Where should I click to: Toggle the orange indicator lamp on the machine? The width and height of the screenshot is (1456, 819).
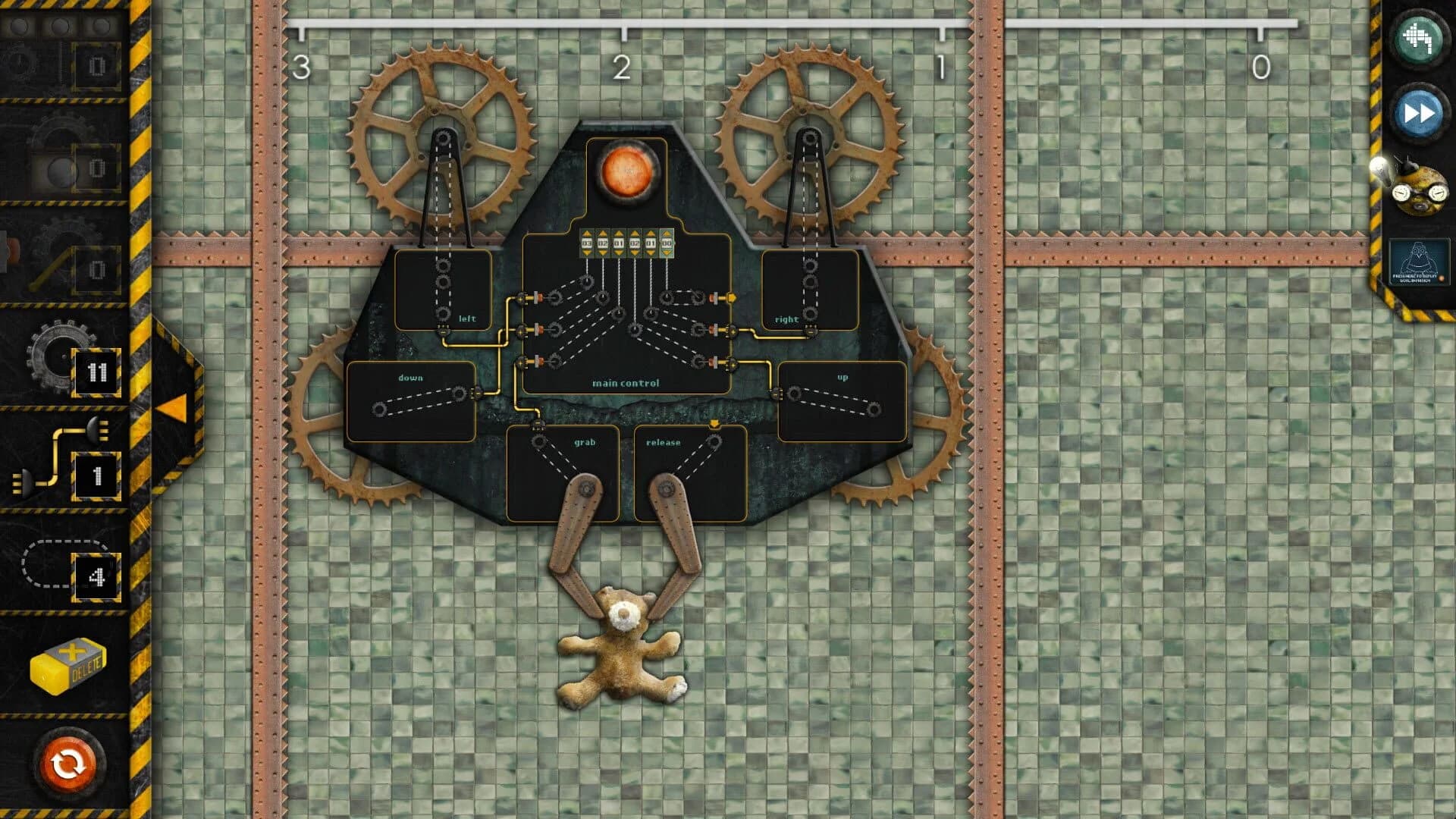[629, 170]
